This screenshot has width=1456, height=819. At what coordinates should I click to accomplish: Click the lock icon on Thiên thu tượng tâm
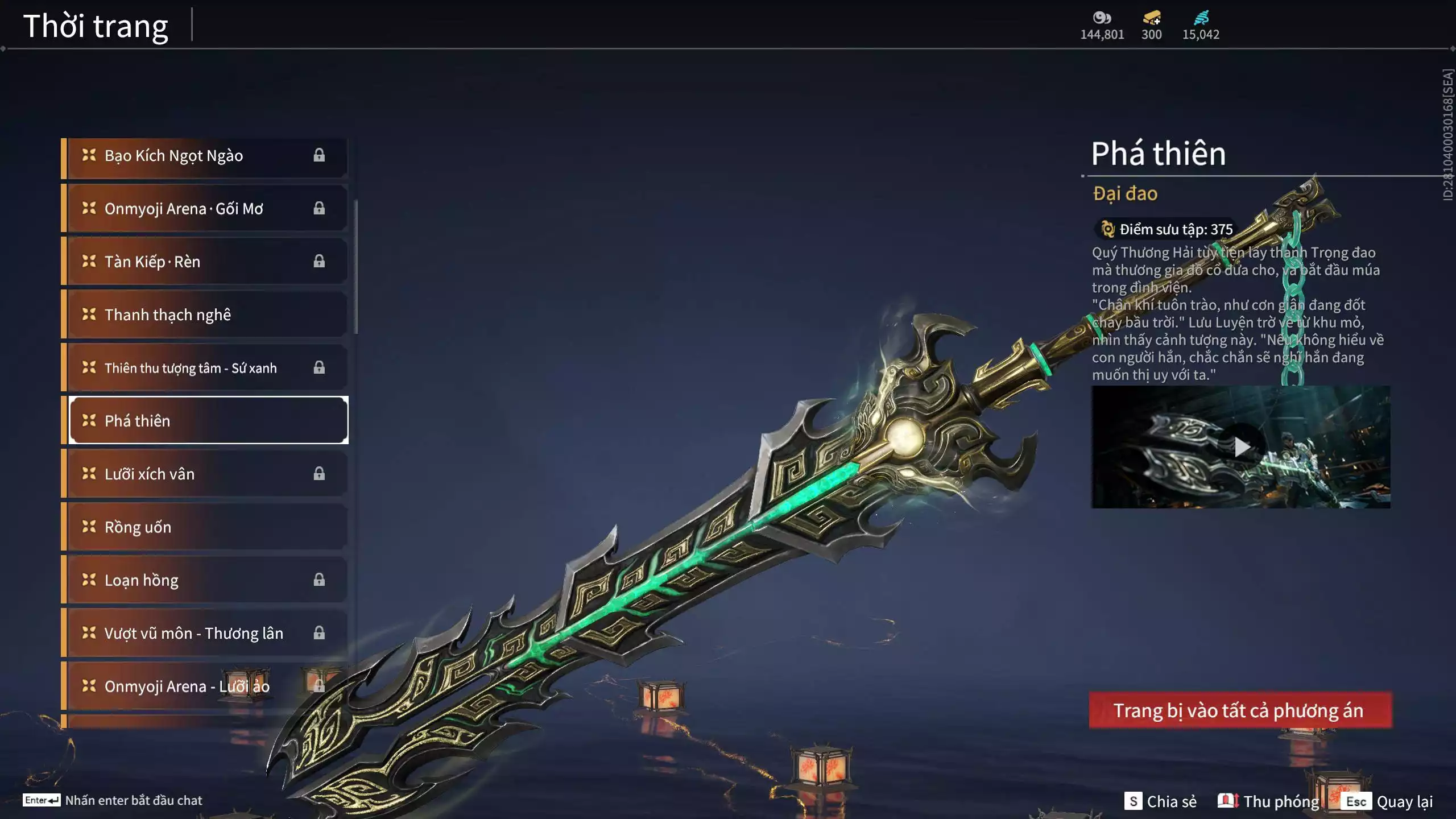coord(319,367)
